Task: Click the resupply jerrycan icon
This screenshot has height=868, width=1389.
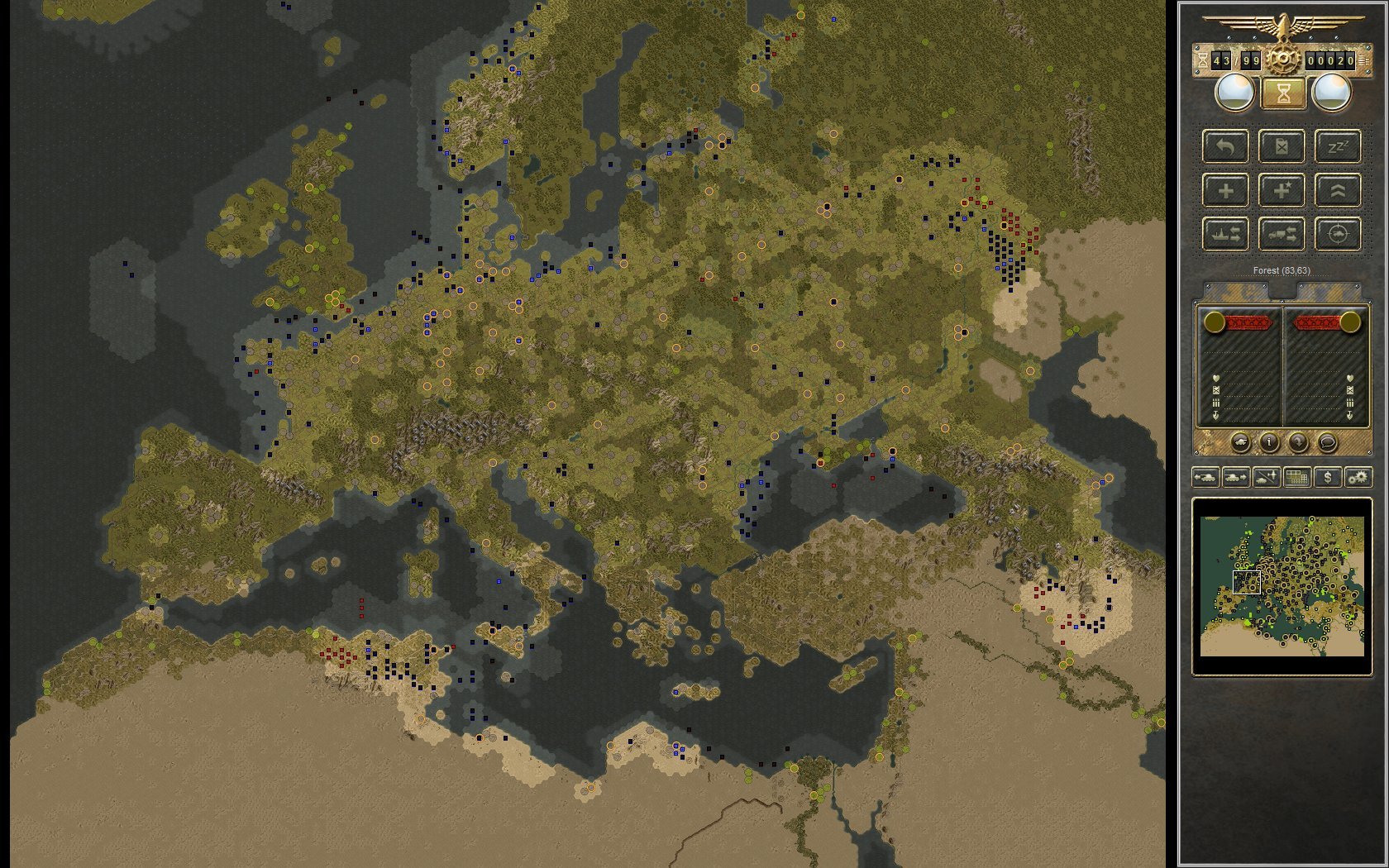Action: click(x=1282, y=147)
